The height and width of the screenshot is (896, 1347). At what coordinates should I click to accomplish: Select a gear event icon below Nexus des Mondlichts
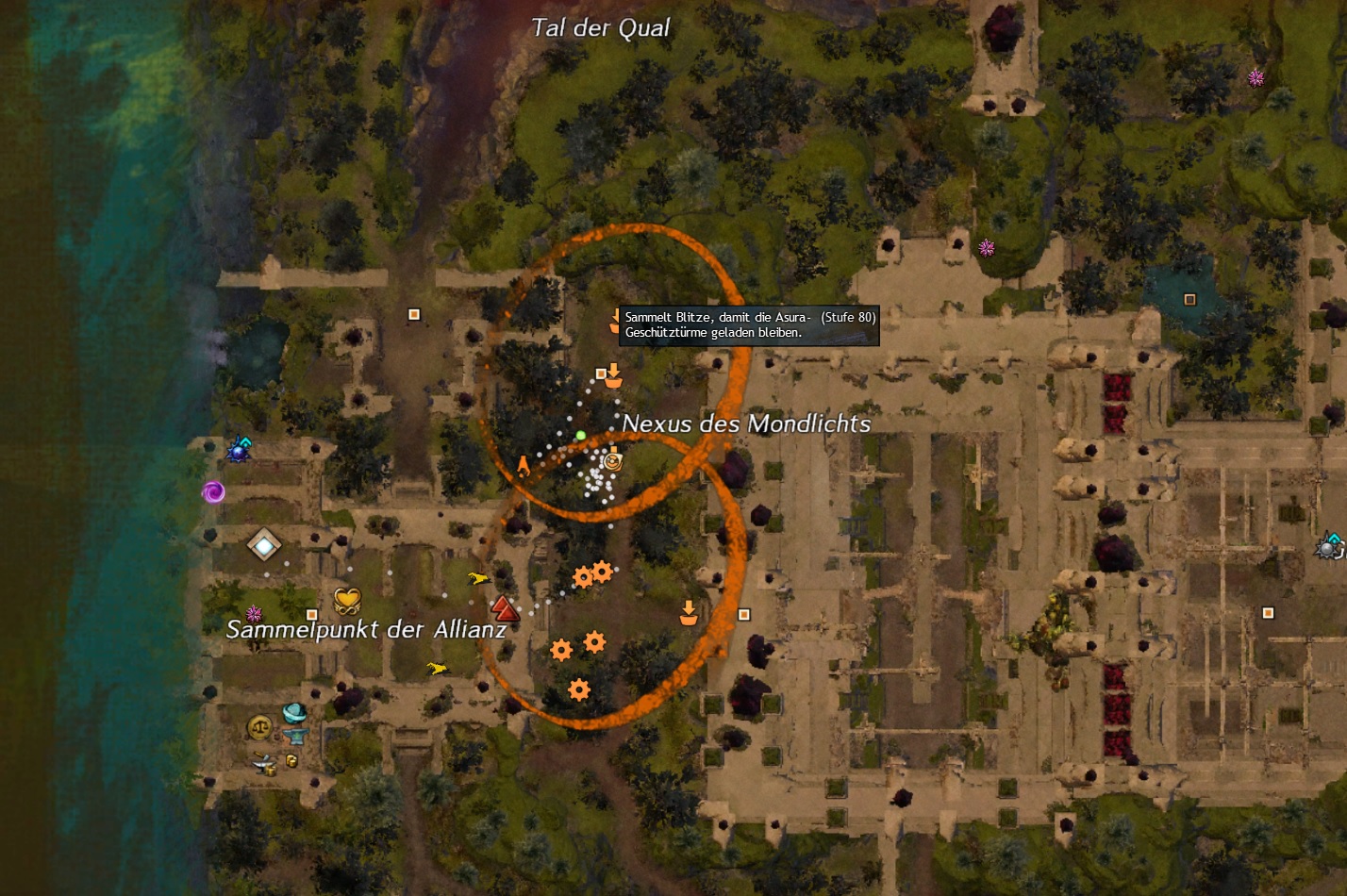click(584, 576)
